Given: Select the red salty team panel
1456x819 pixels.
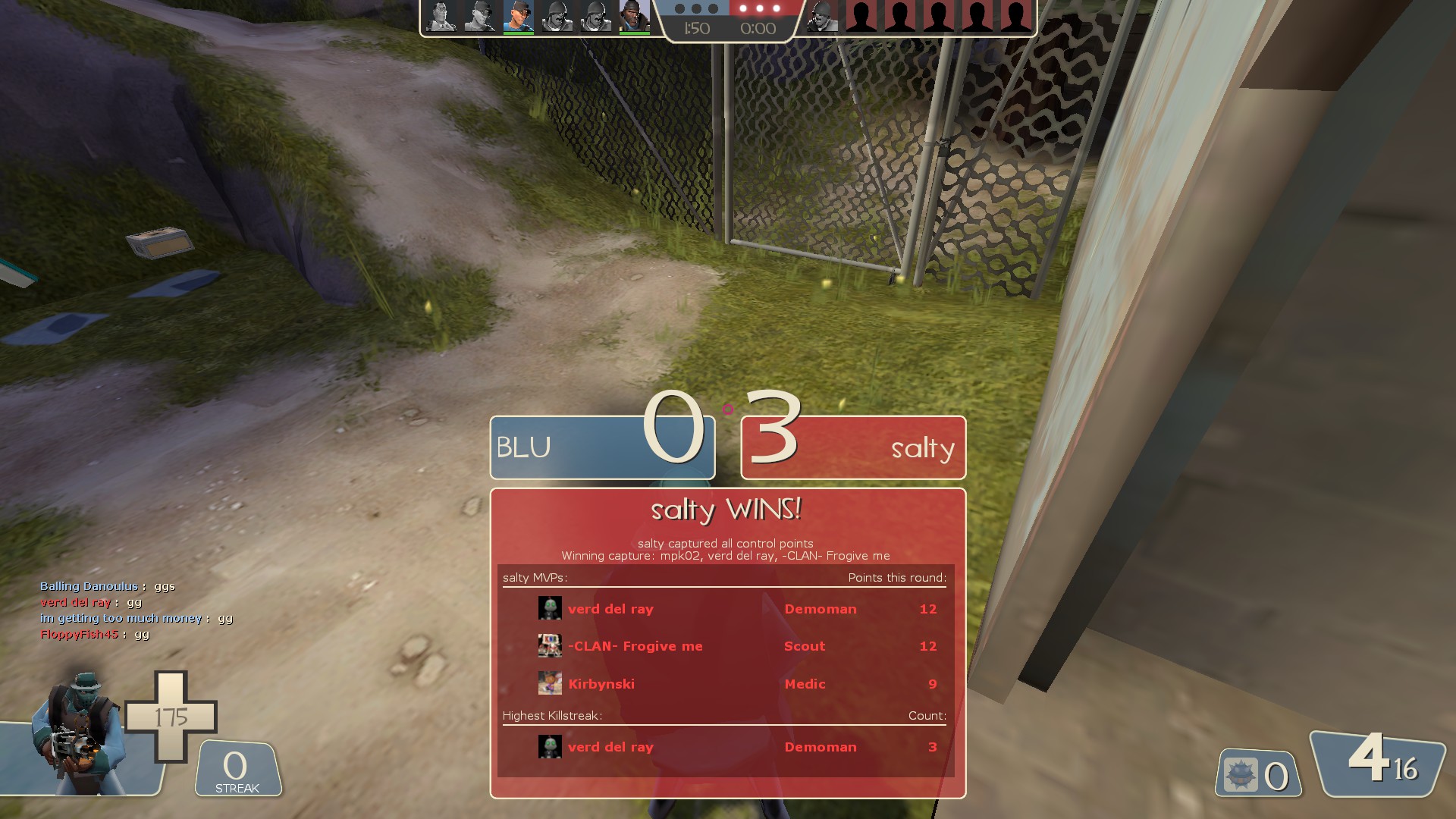Looking at the screenshot, I should (853, 447).
